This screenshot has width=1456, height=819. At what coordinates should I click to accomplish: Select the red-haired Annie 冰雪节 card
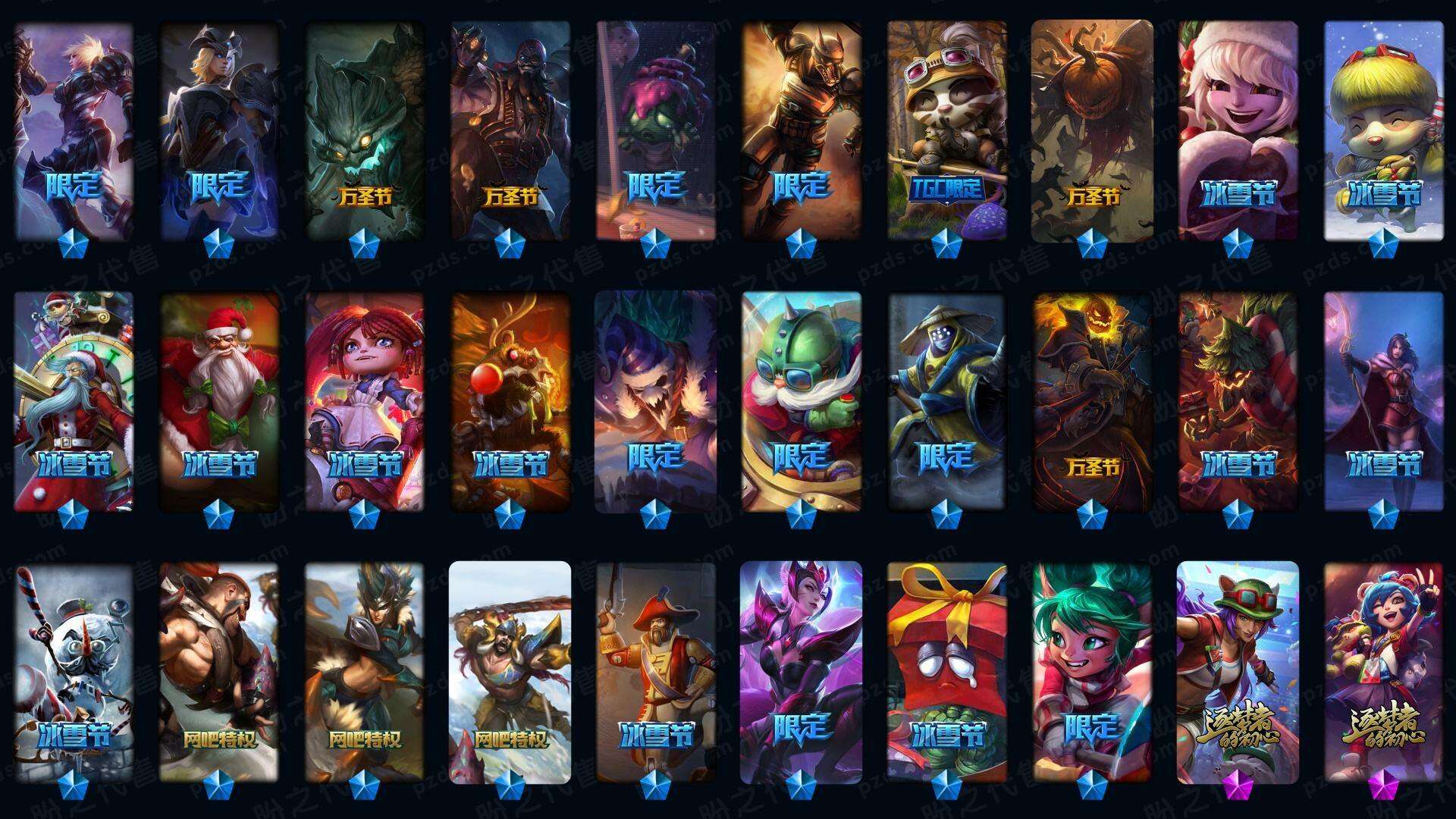[365, 402]
